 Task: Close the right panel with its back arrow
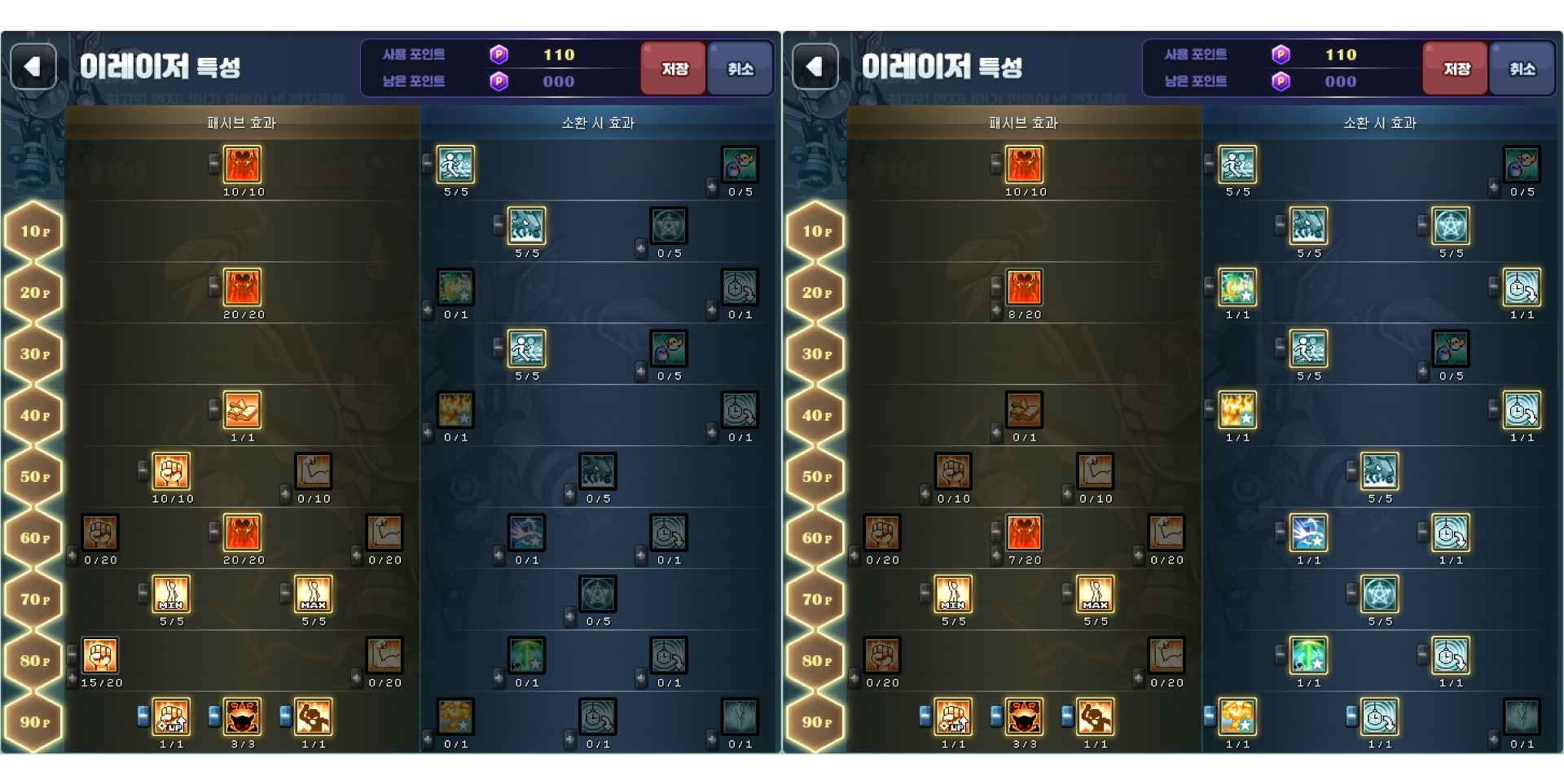[815, 67]
